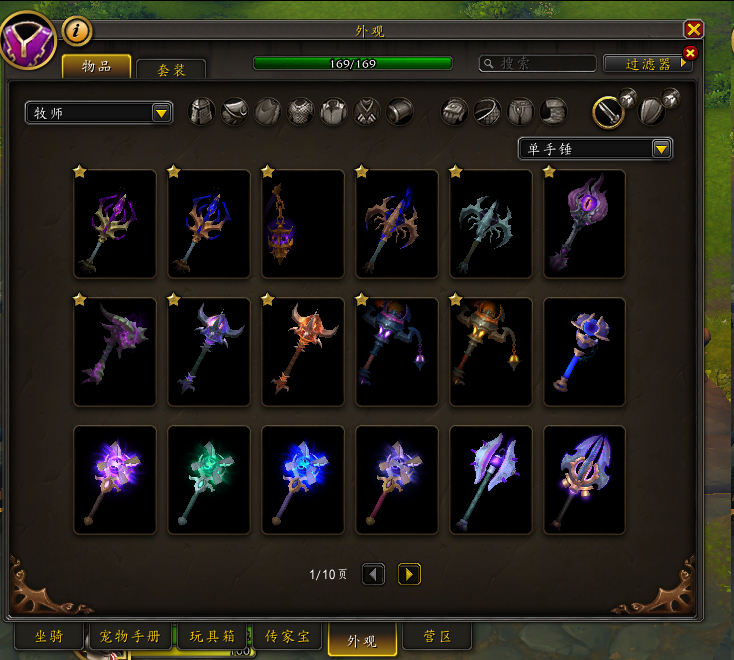Go to the previous appearance page

click(x=373, y=574)
